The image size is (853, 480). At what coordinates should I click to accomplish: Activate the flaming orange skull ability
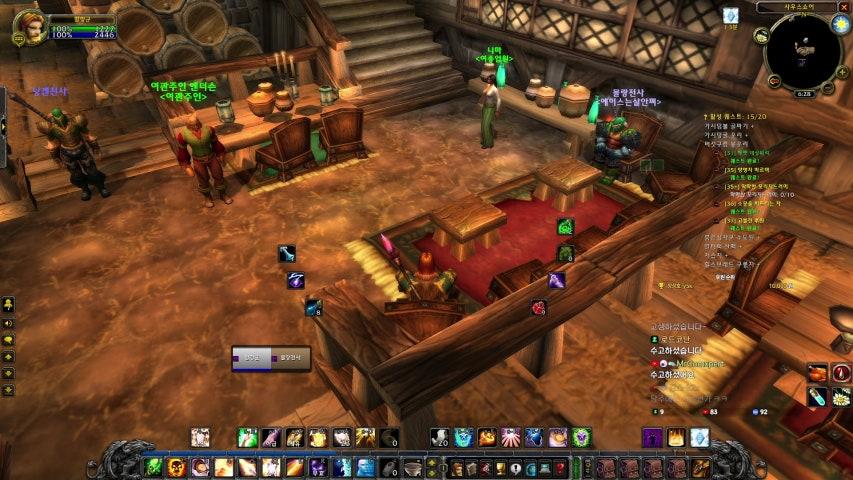[x=177, y=467]
